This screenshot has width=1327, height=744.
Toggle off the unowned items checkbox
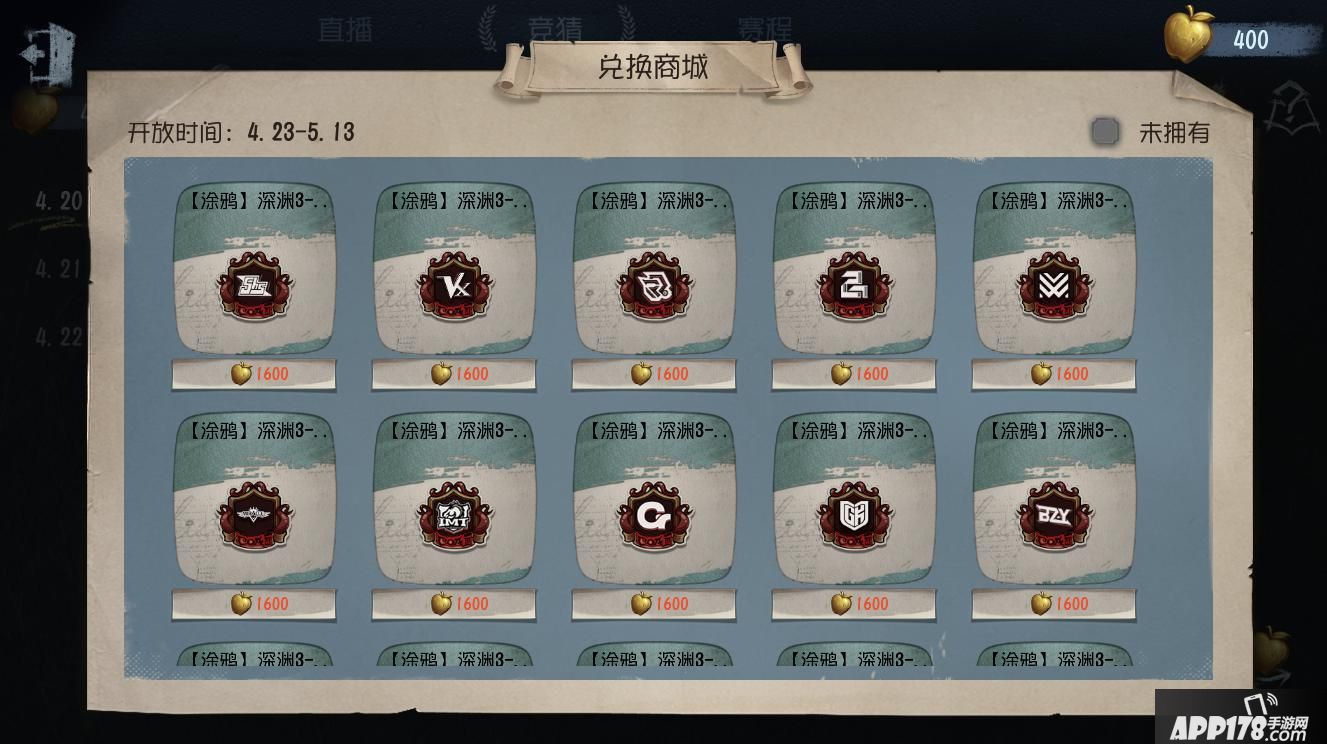1106,130
